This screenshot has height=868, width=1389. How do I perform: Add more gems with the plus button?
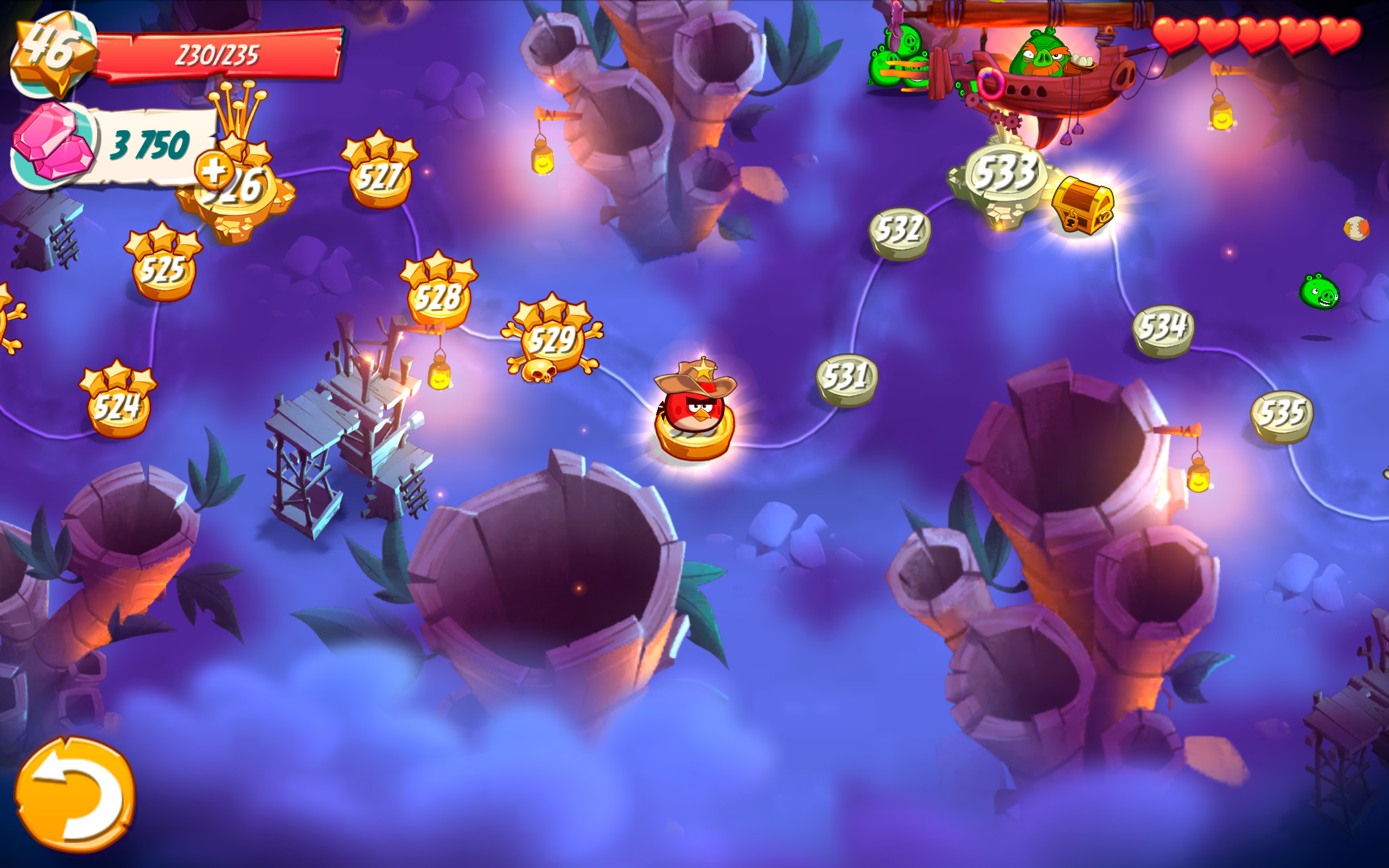tap(214, 170)
